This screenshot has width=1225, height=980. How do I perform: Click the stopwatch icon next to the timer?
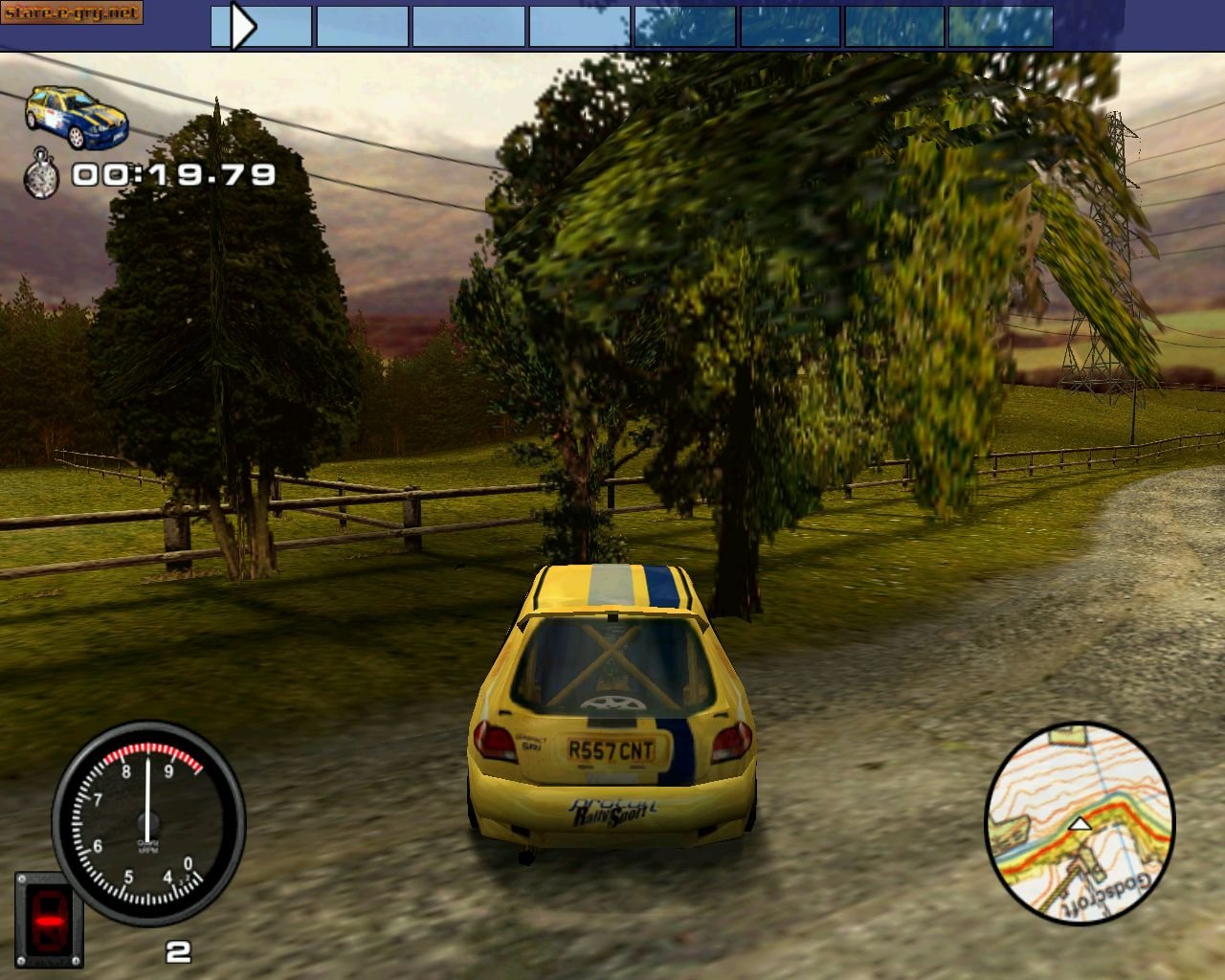point(43,174)
